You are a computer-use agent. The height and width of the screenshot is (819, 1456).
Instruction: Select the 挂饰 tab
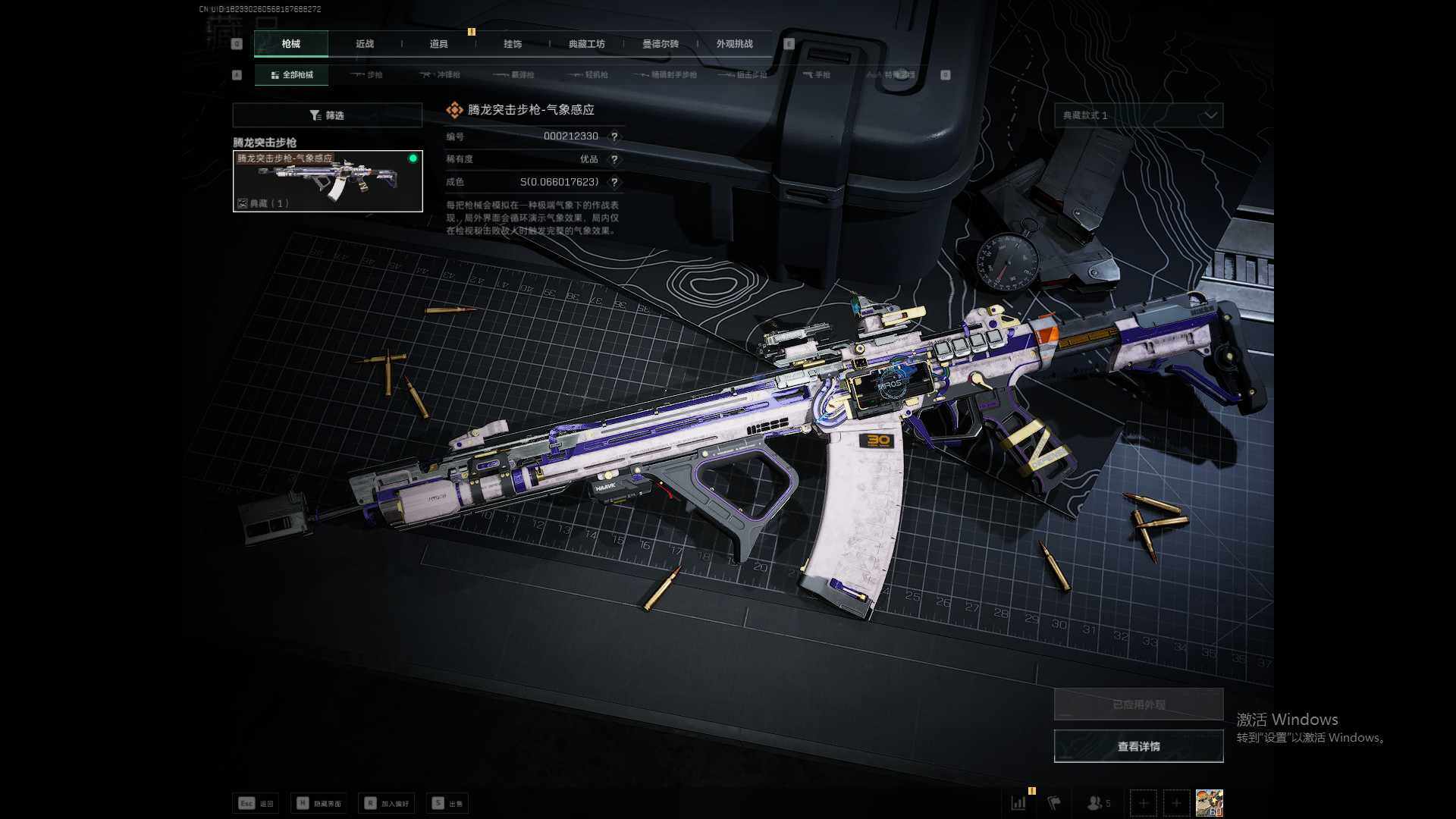point(513,44)
